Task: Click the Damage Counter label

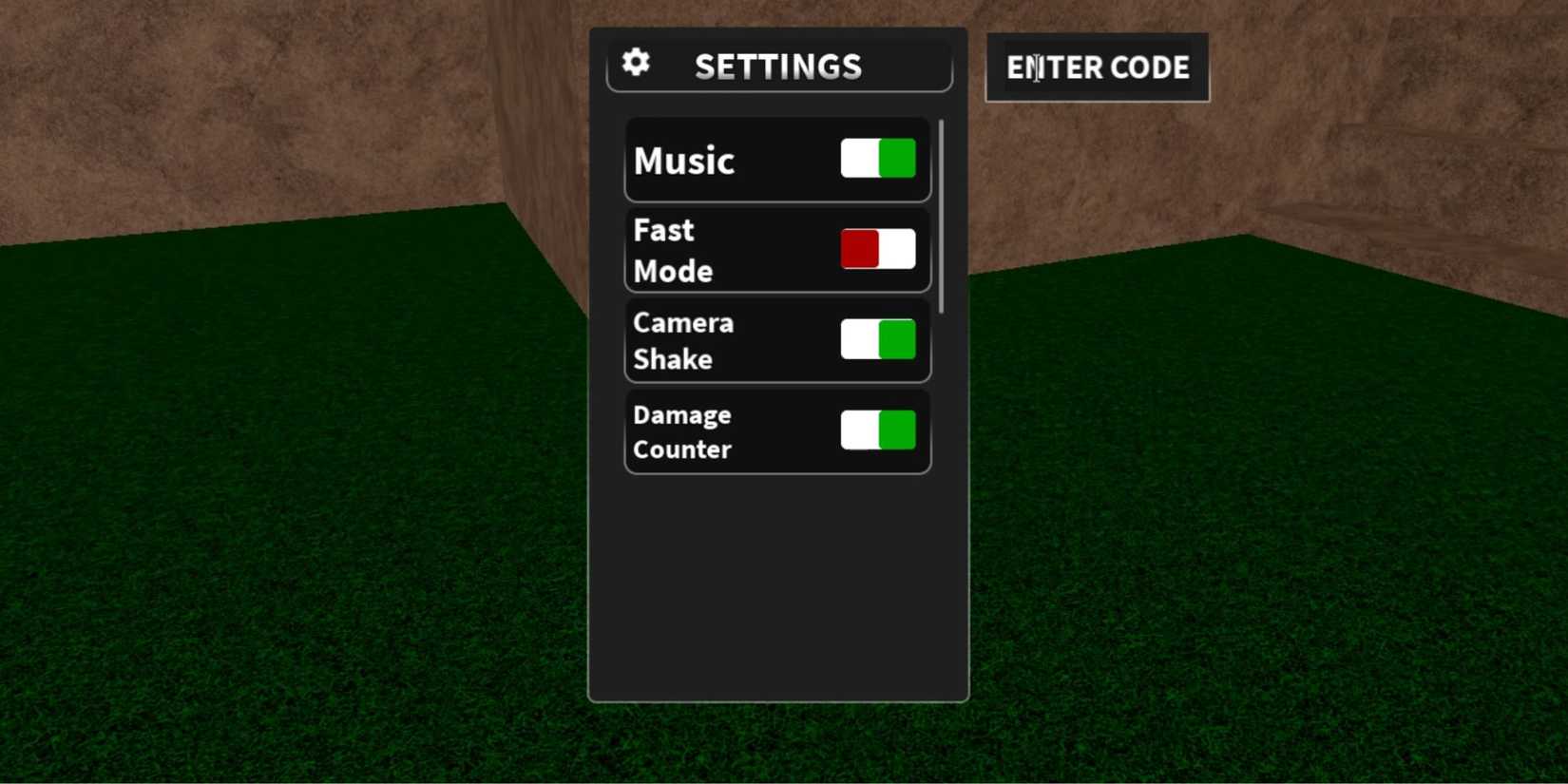Action: pyautogui.click(x=681, y=431)
